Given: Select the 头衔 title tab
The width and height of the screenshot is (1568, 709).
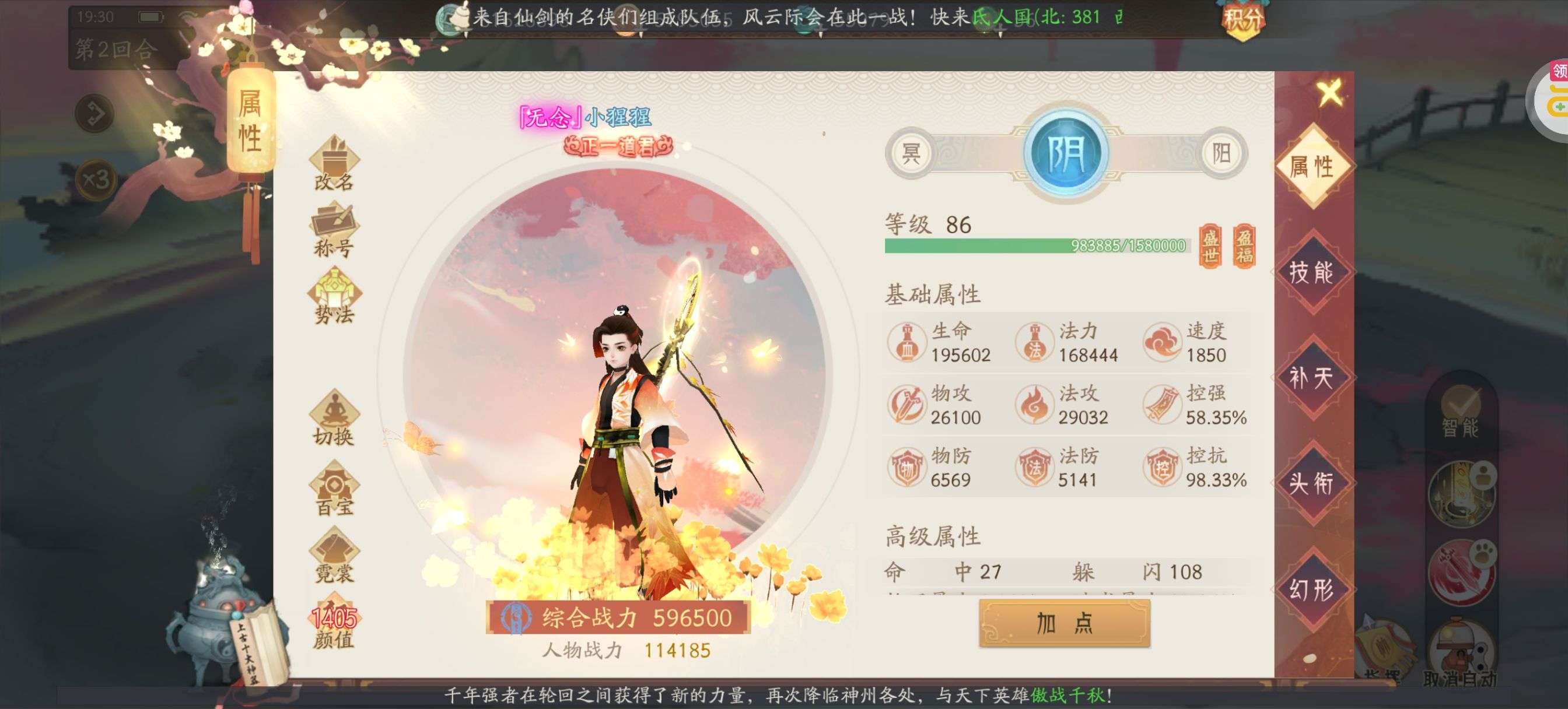Looking at the screenshot, I should click(1311, 483).
